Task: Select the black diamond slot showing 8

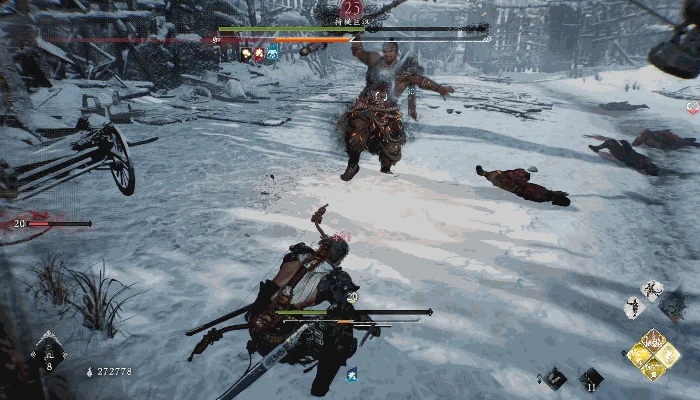Action: [47, 354]
